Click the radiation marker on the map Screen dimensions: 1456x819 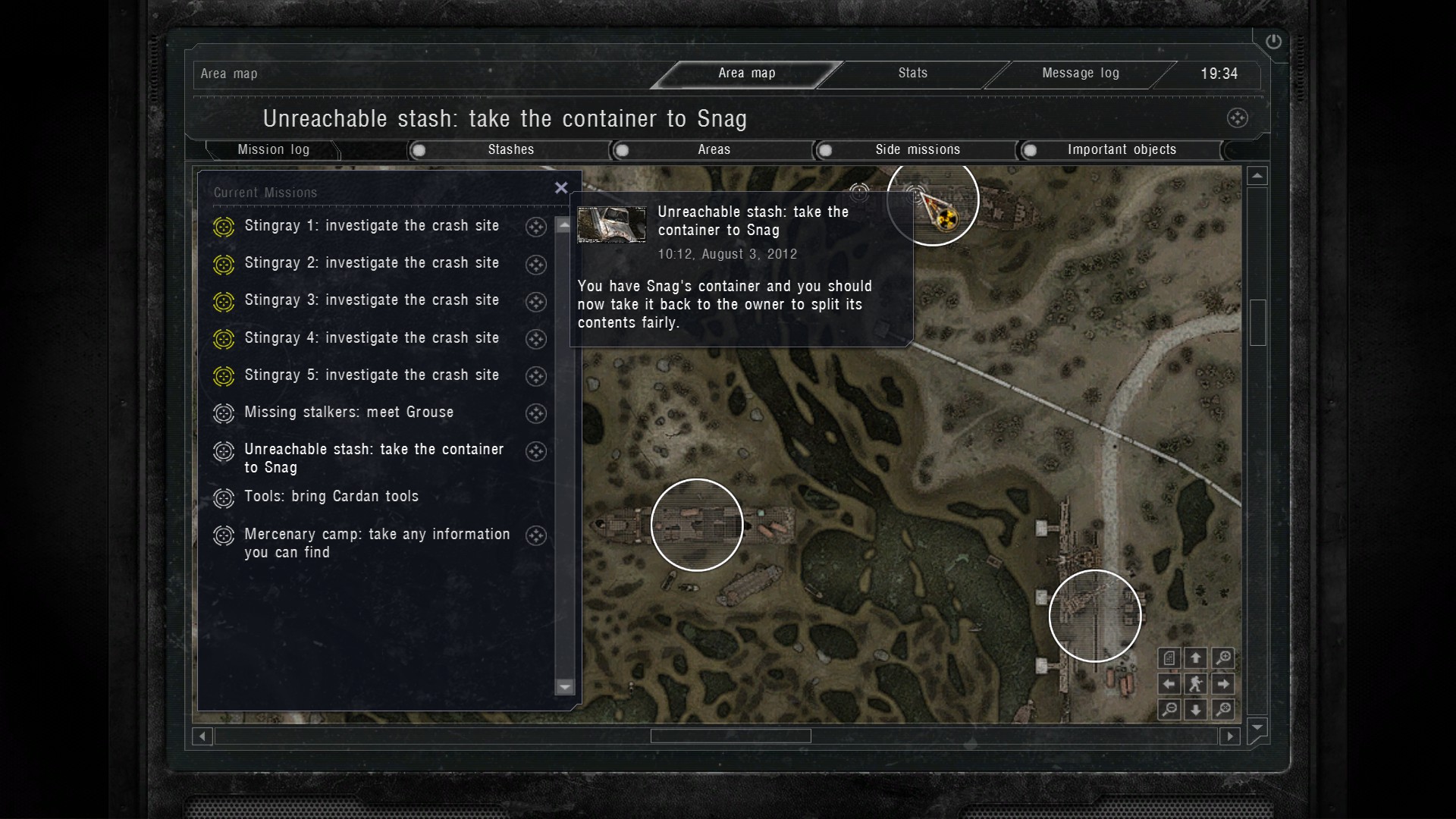point(945,220)
